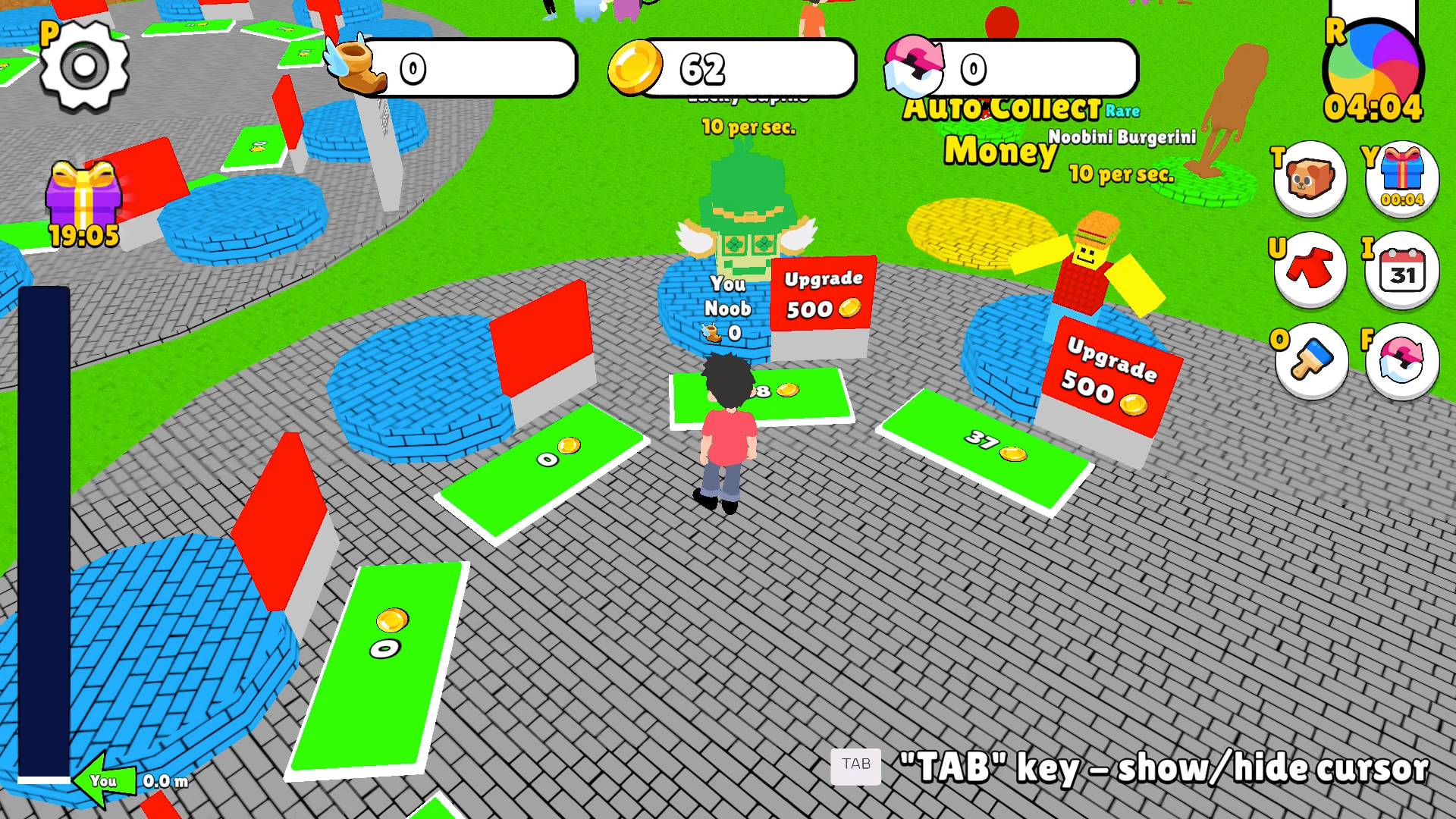
Task: Click the You Noob nameplate above the base
Action: coord(728,303)
